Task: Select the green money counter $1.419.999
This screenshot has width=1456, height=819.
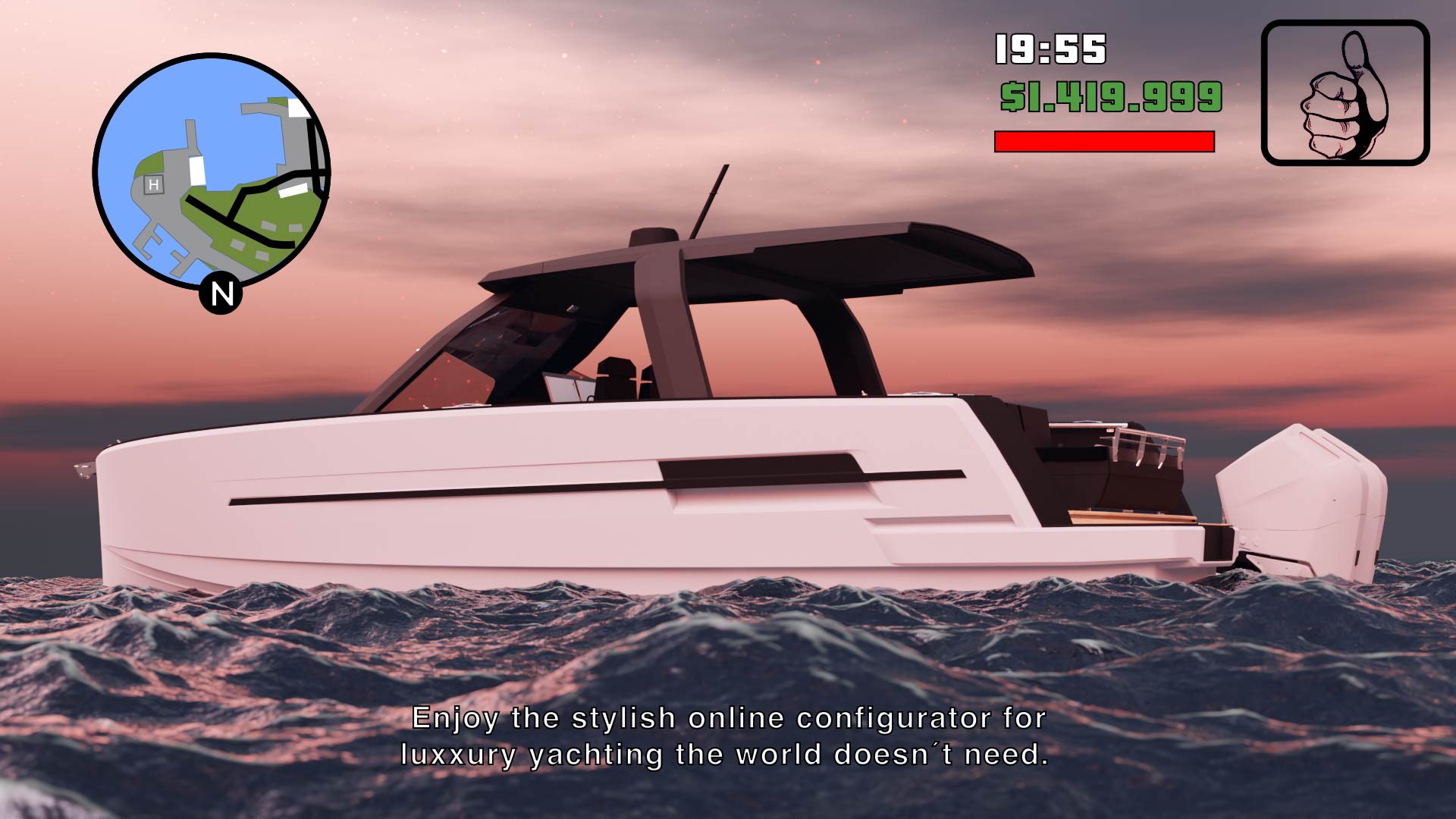Action: point(1111,95)
